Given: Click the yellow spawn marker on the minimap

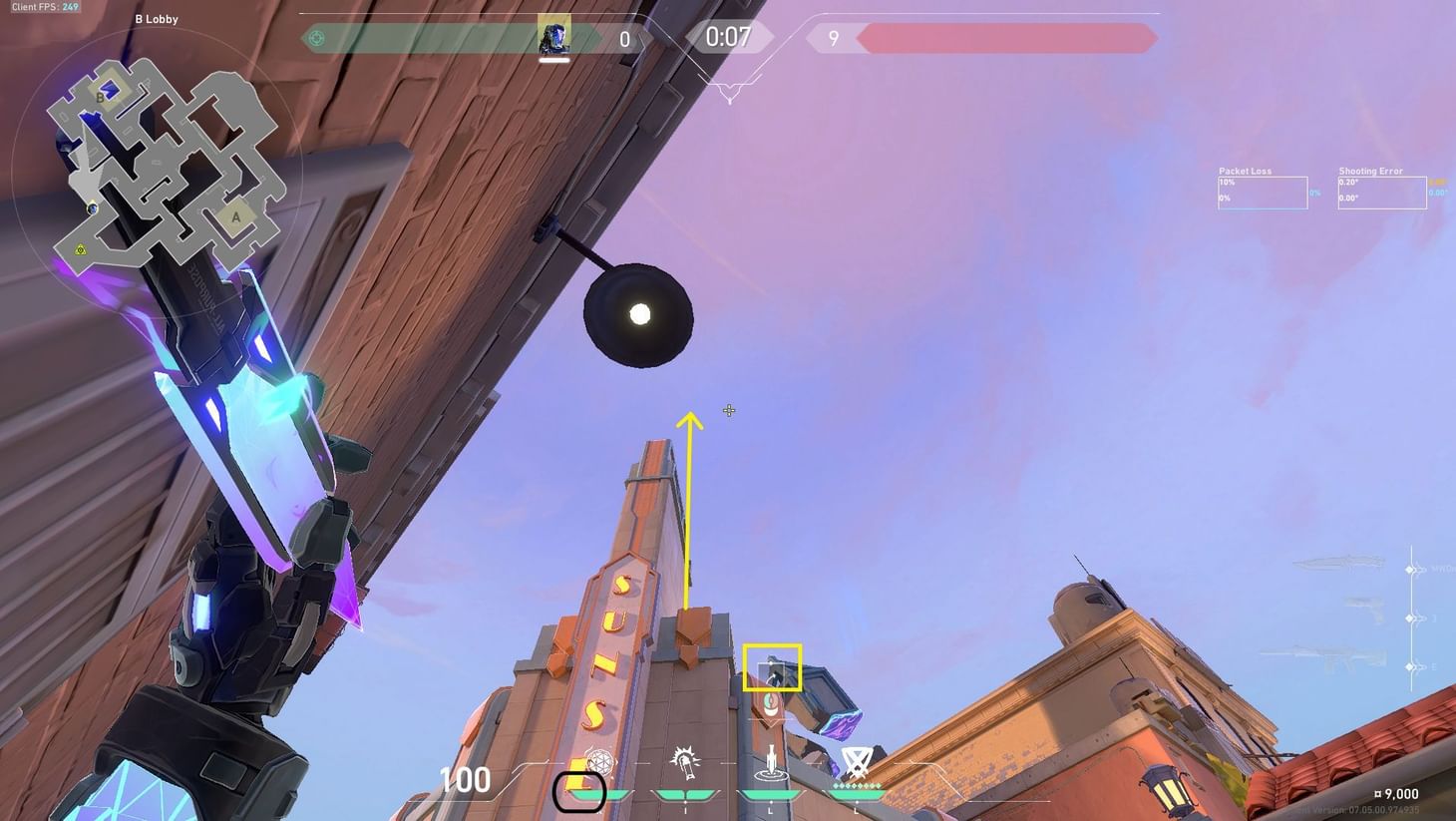Looking at the screenshot, I should point(81,249).
